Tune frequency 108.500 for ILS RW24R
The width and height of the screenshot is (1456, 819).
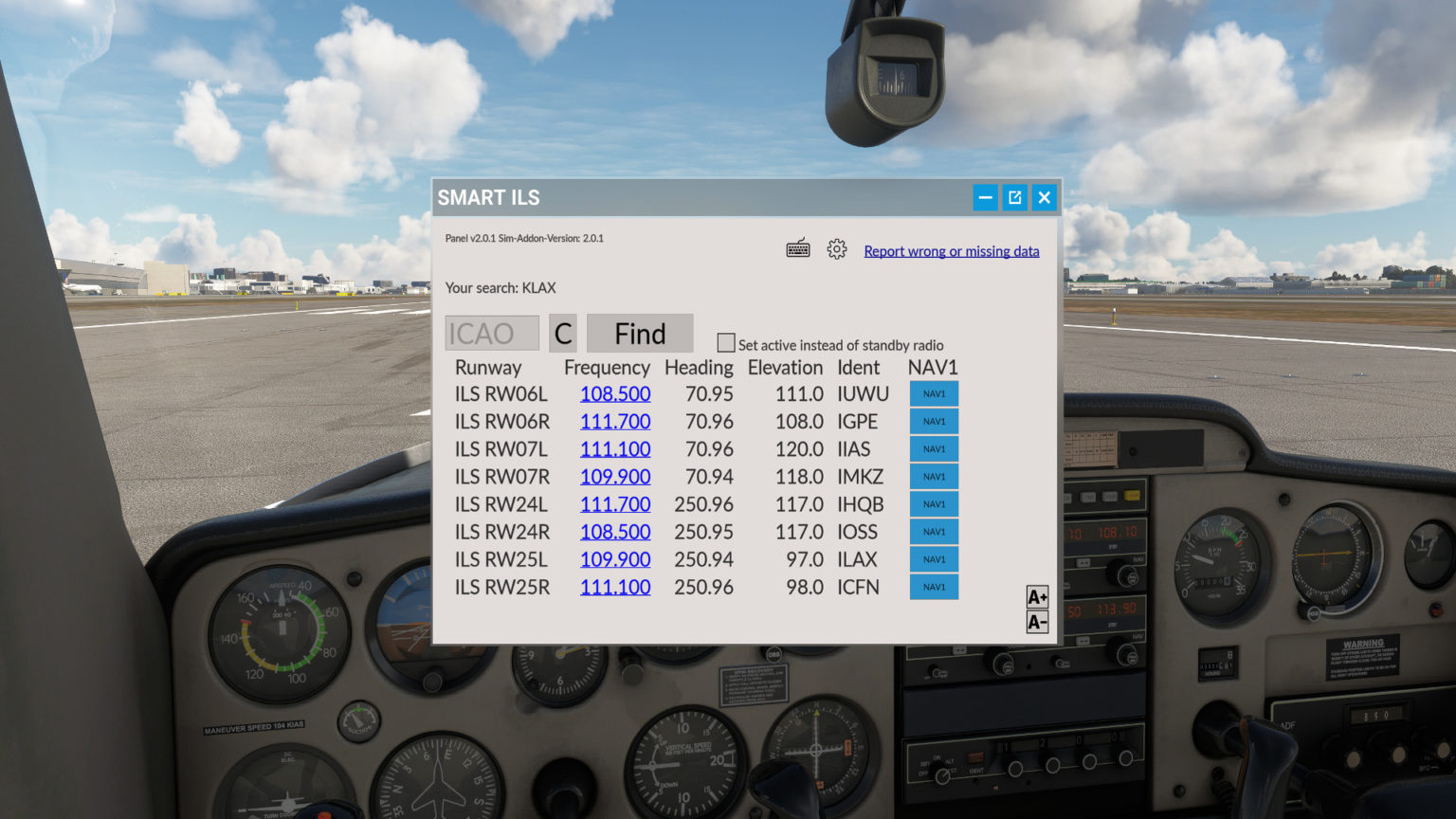[615, 532]
